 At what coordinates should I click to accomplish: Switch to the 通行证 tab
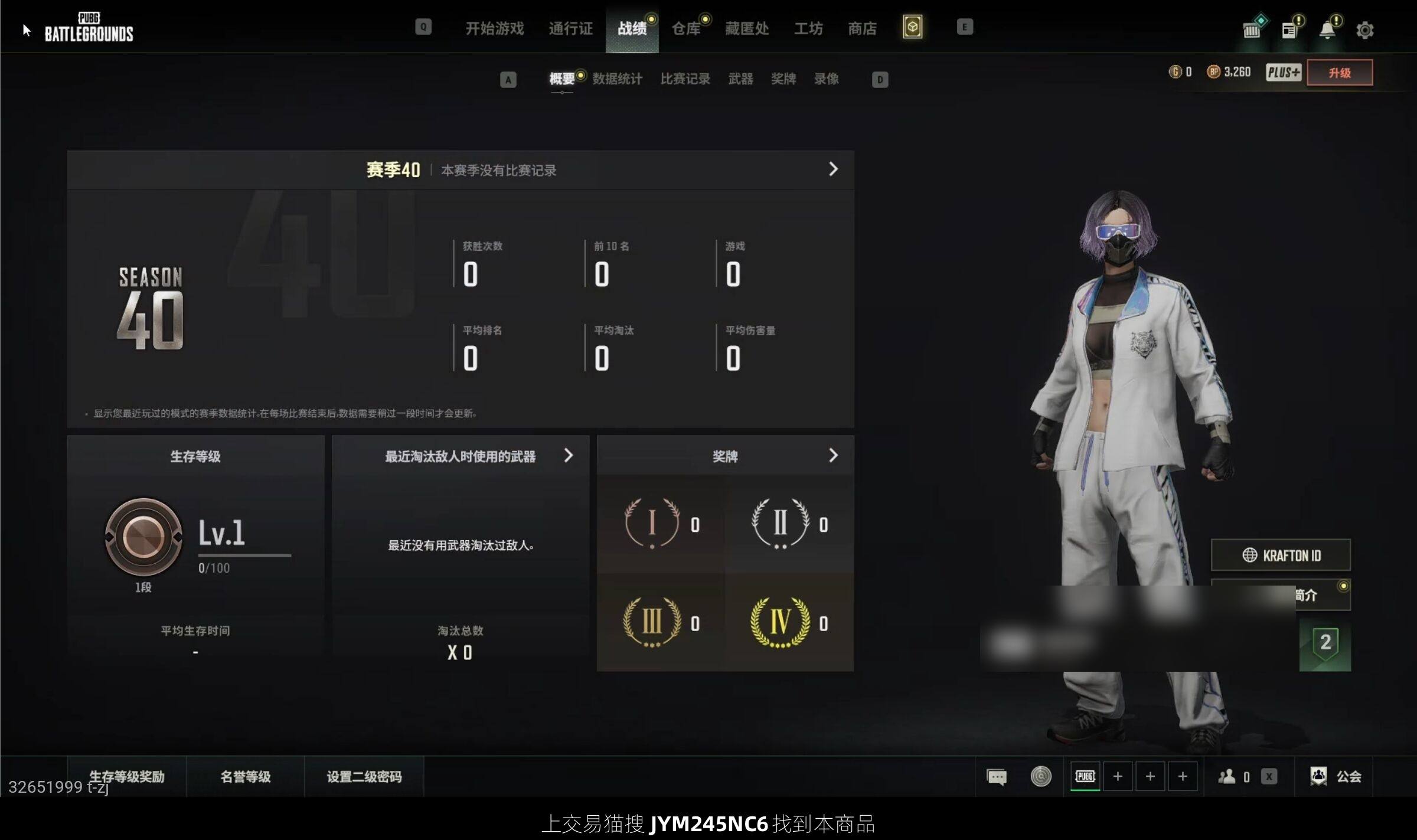[x=570, y=28]
